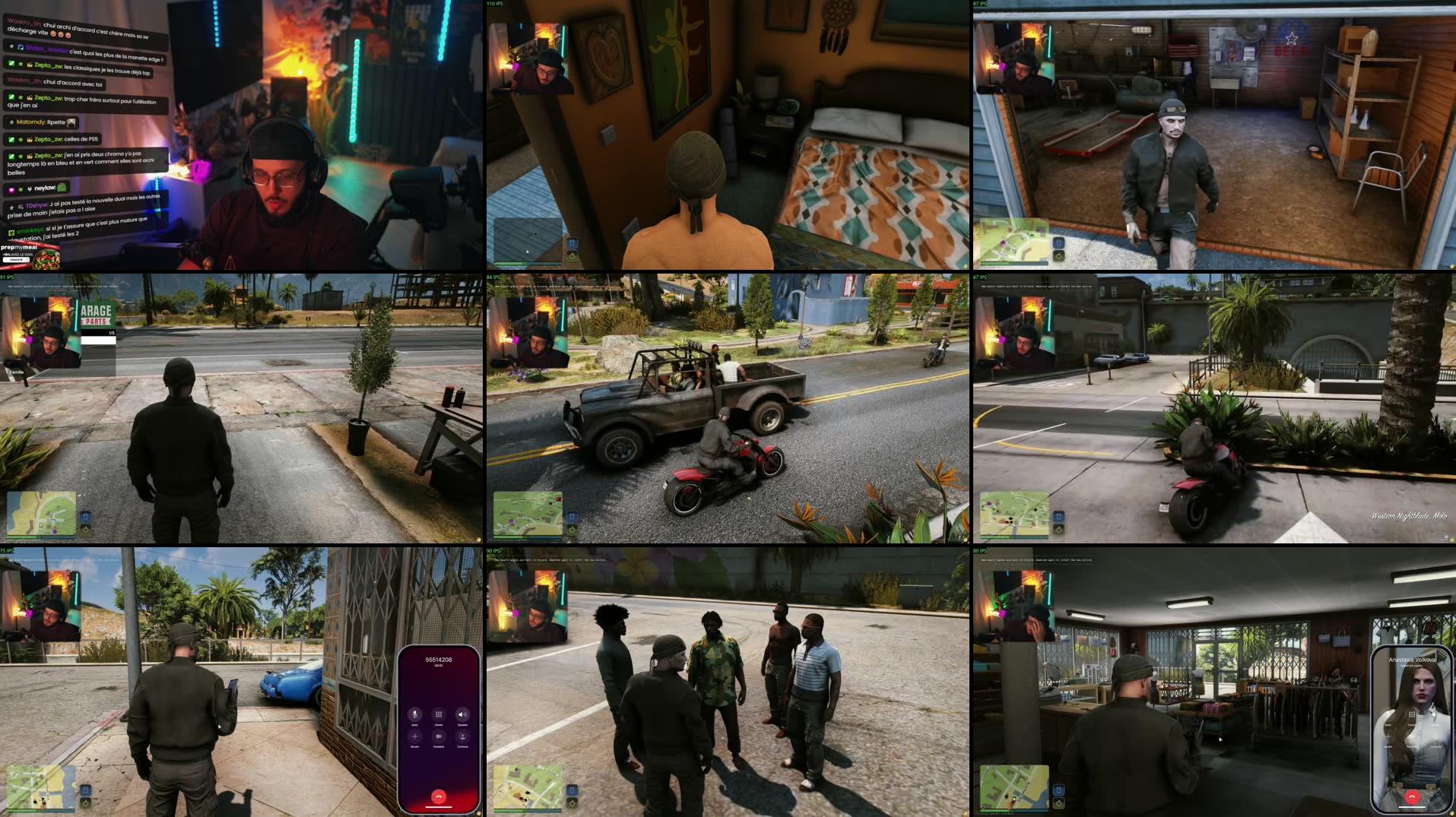Open Contacts from the call screen

click(x=462, y=736)
